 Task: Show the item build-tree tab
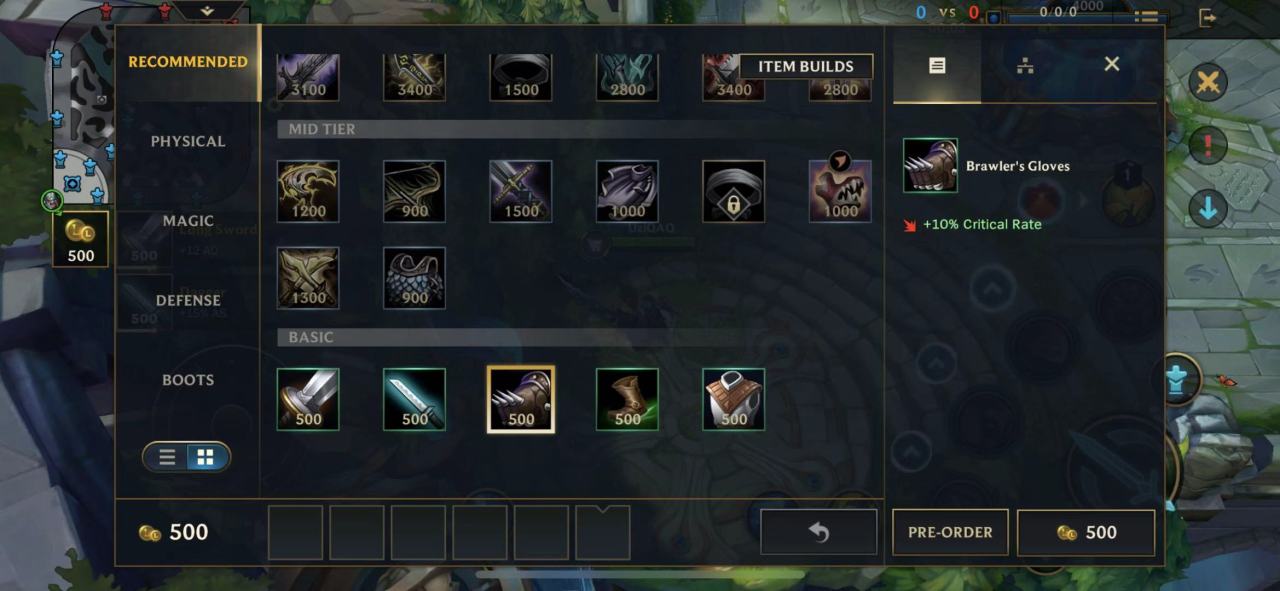1024,66
